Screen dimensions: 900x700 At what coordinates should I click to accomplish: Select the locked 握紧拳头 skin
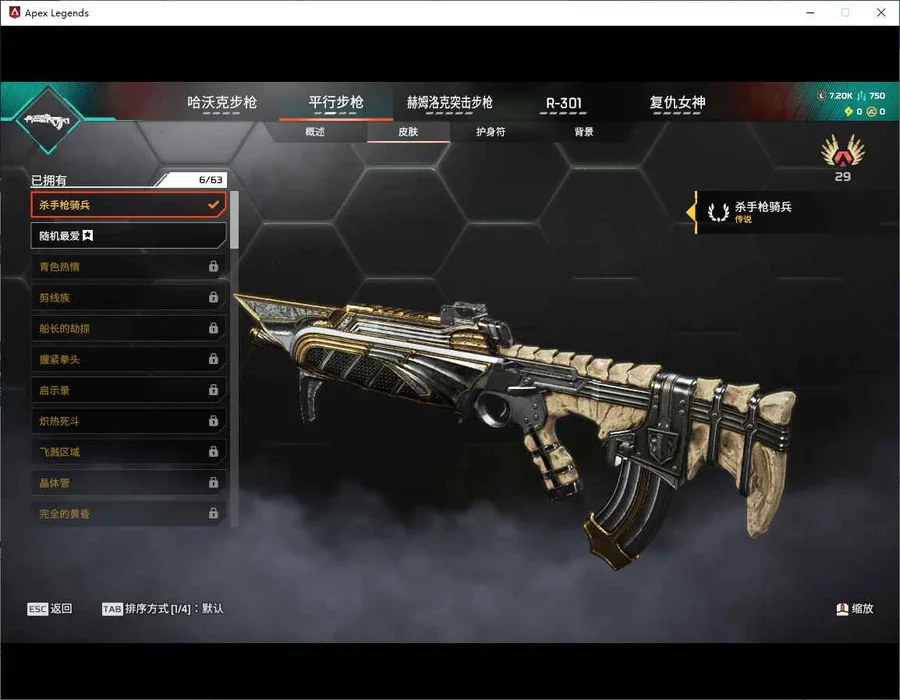click(128, 359)
